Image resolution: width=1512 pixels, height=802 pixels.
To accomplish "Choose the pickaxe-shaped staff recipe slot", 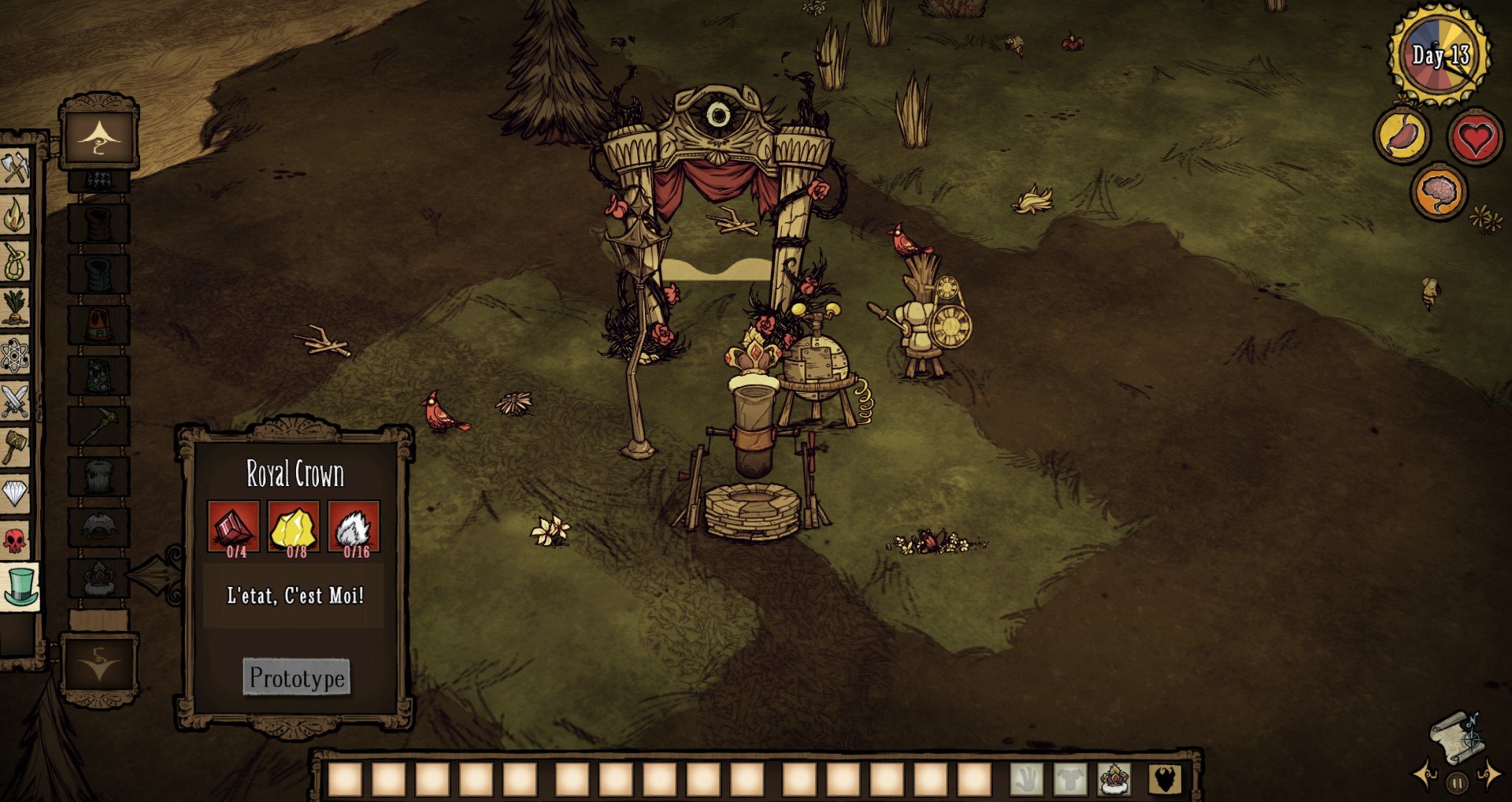I will (x=99, y=426).
